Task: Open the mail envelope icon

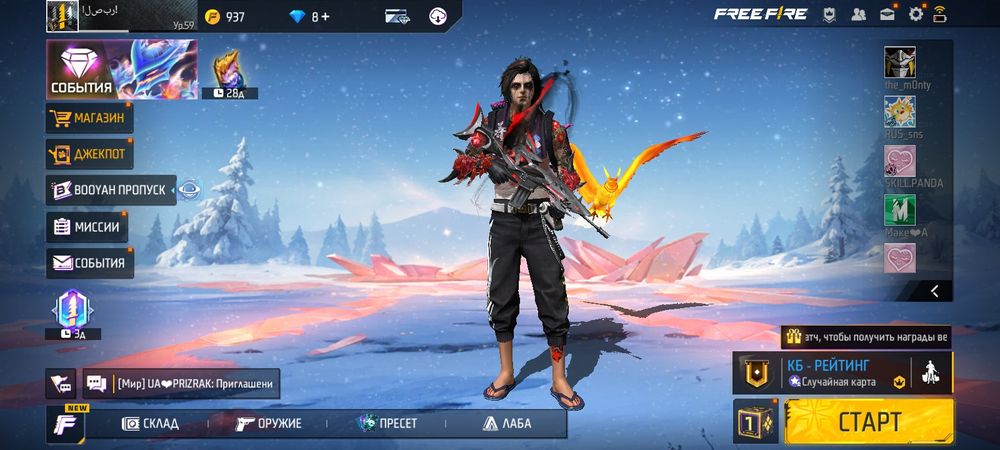Action: 887,14
